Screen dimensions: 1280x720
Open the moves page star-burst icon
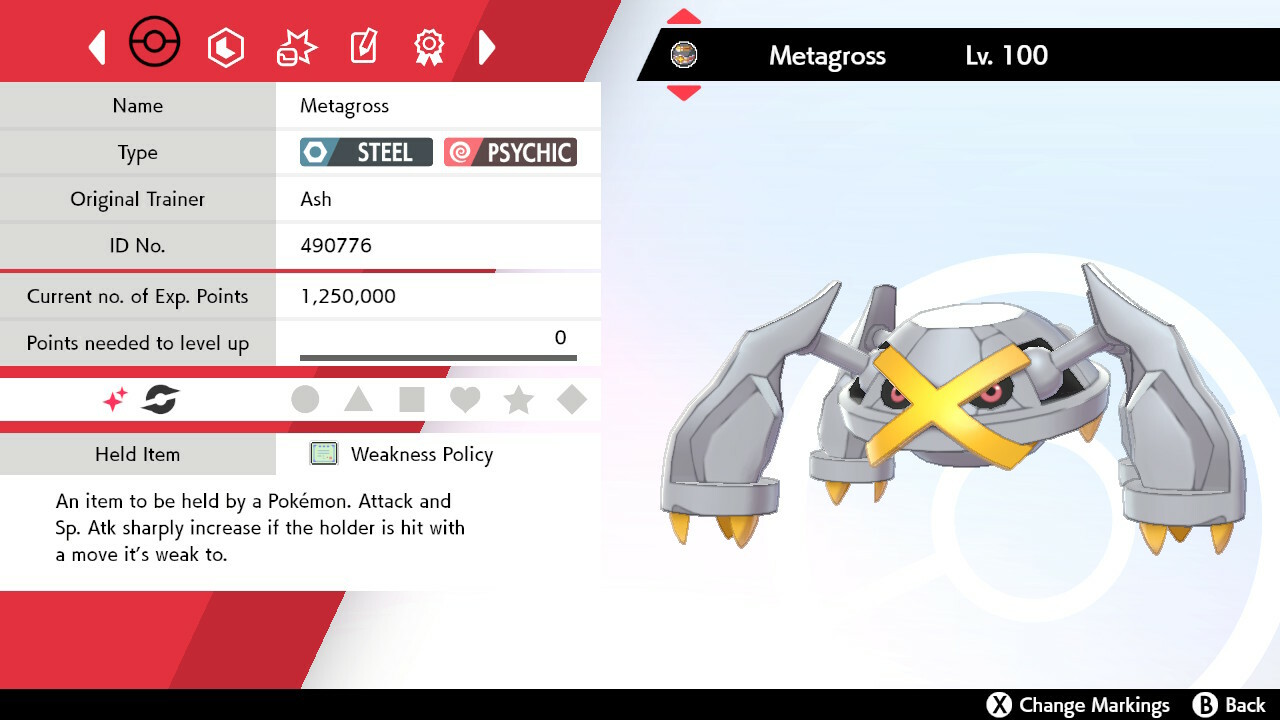(x=295, y=44)
